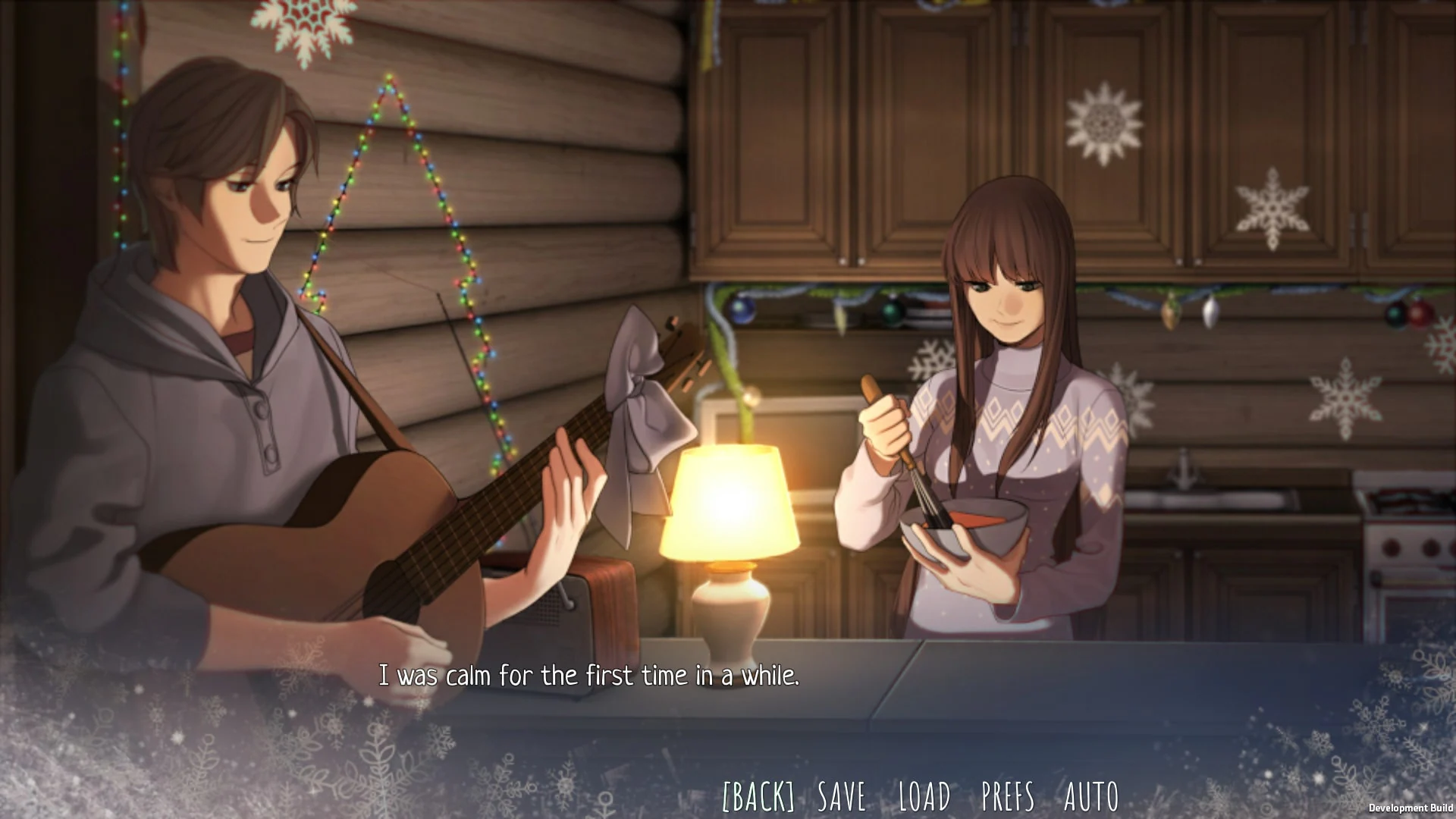
Task: Click the snowflake decoration on the cupboard door
Action: [1107, 121]
